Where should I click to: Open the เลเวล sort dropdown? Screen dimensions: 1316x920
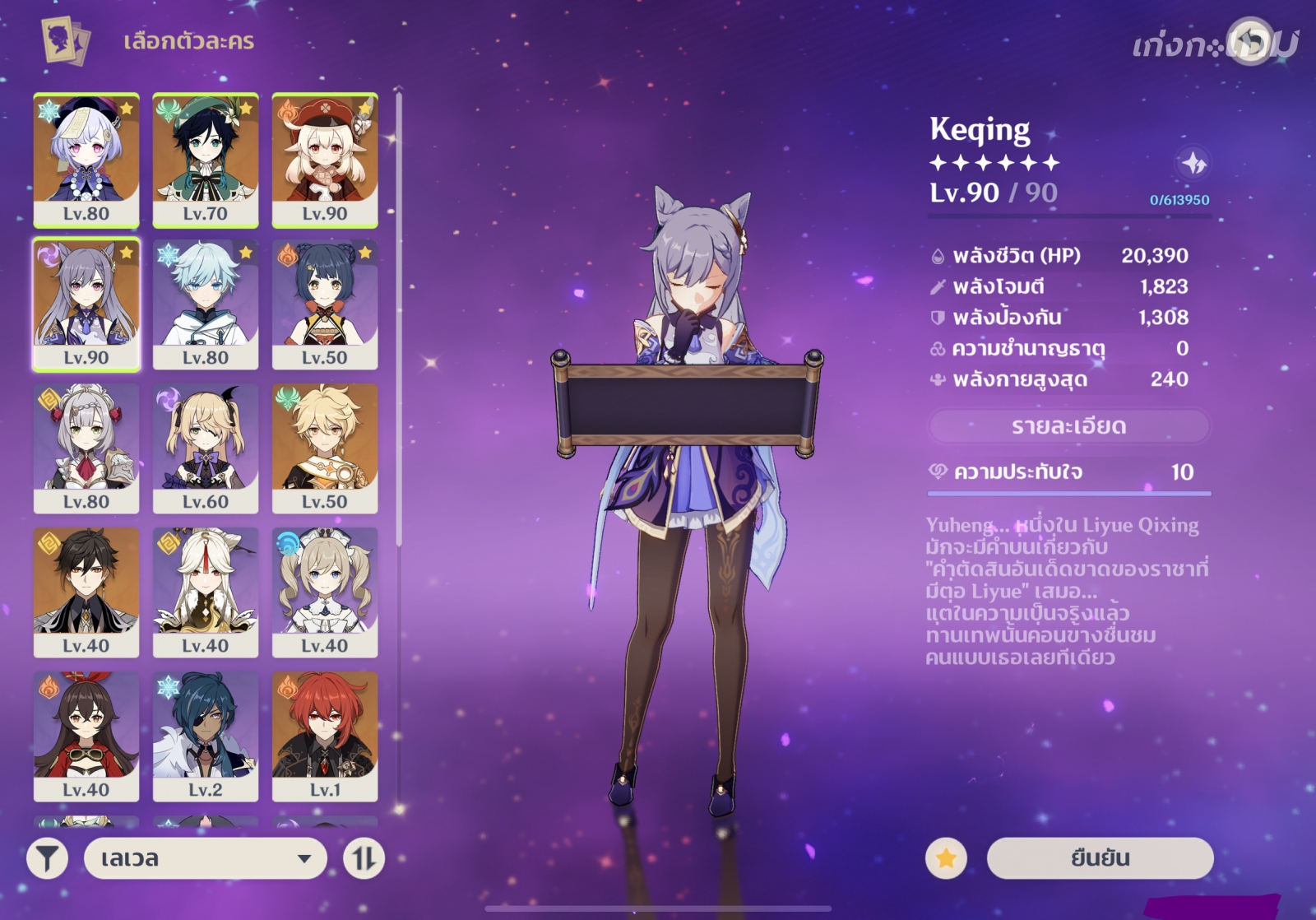(x=205, y=858)
